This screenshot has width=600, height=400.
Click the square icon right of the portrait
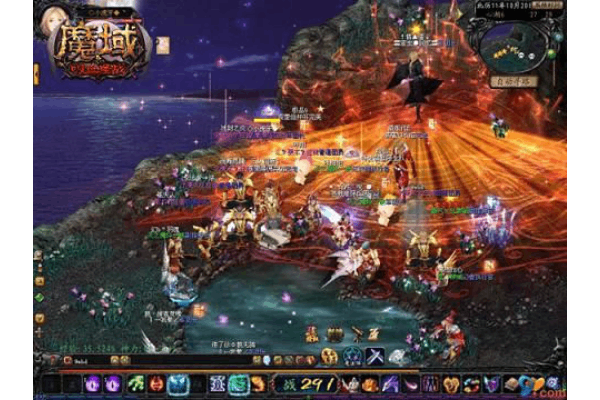point(162,43)
